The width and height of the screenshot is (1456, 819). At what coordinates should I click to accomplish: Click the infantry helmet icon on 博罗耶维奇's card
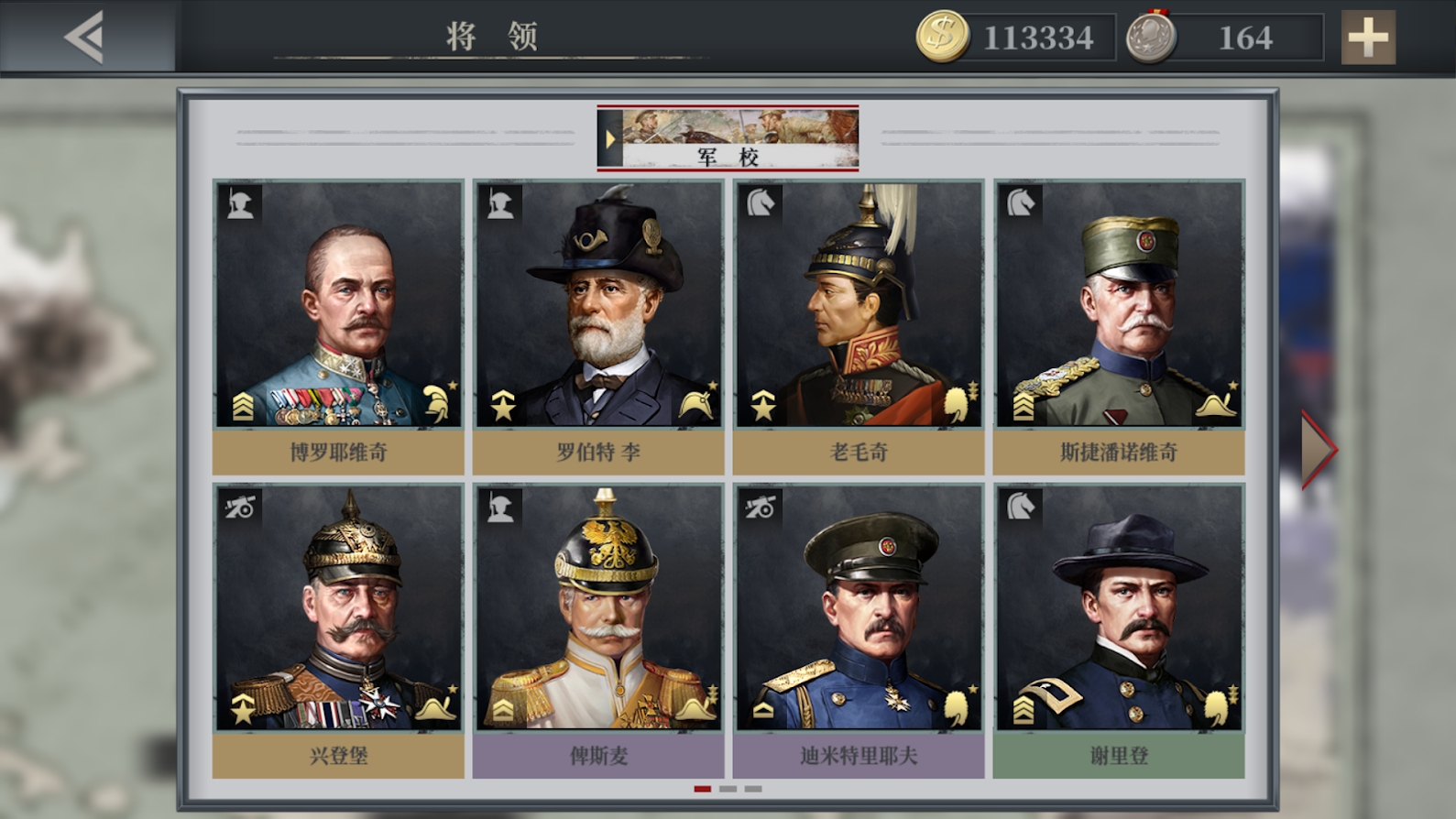[x=239, y=204]
